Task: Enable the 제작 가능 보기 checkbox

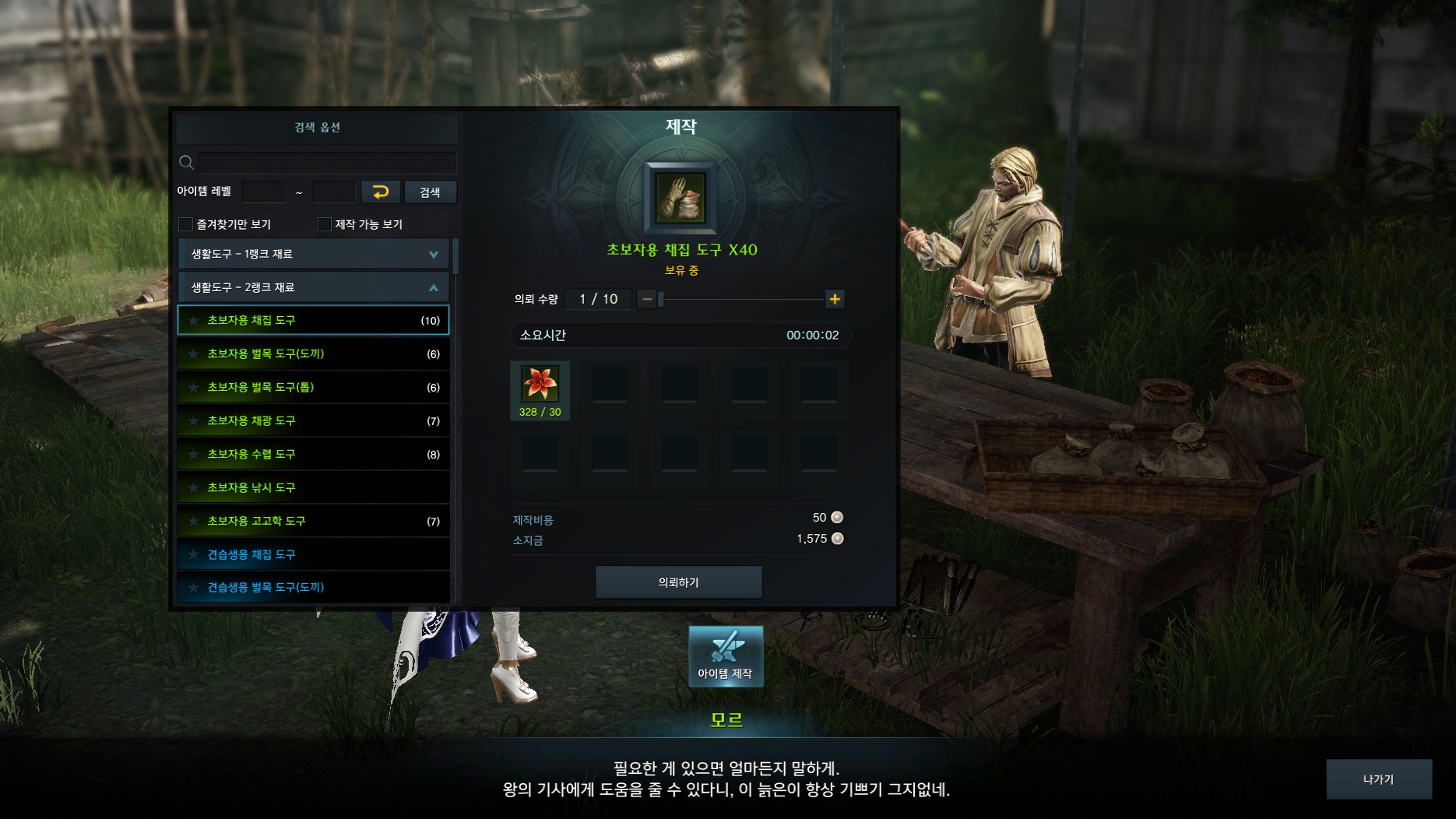Action: click(325, 224)
